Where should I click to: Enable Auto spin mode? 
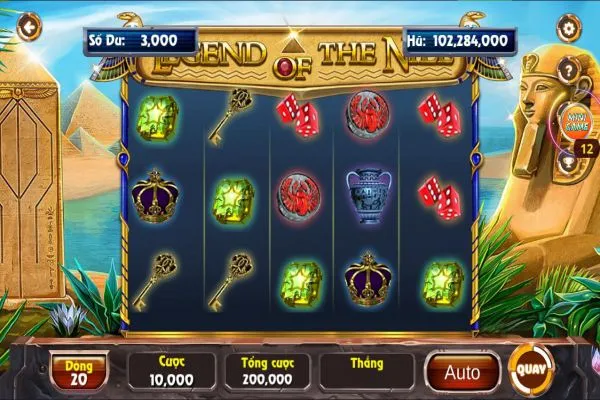pyautogui.click(x=461, y=372)
